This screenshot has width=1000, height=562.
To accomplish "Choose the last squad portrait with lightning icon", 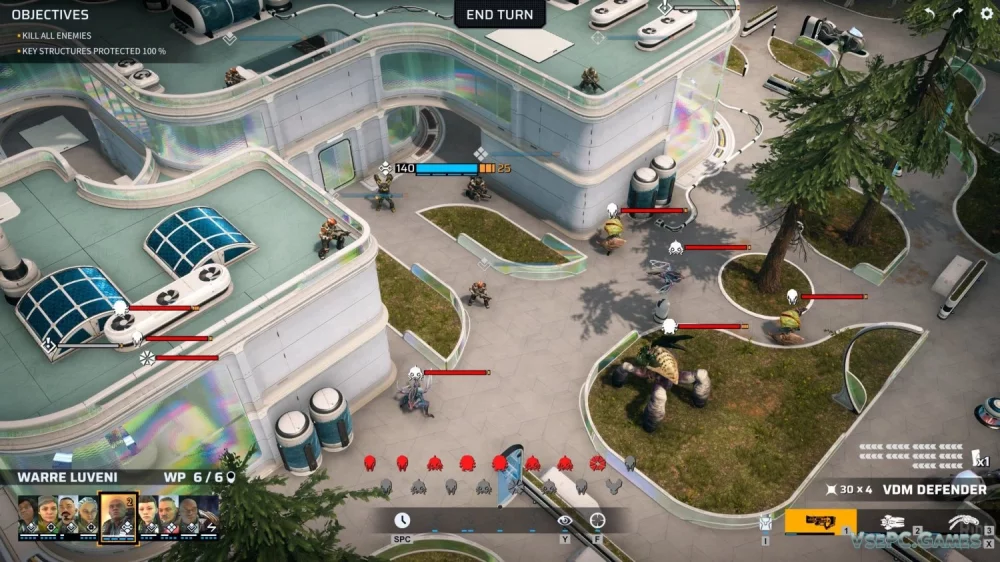I will 208,516.
